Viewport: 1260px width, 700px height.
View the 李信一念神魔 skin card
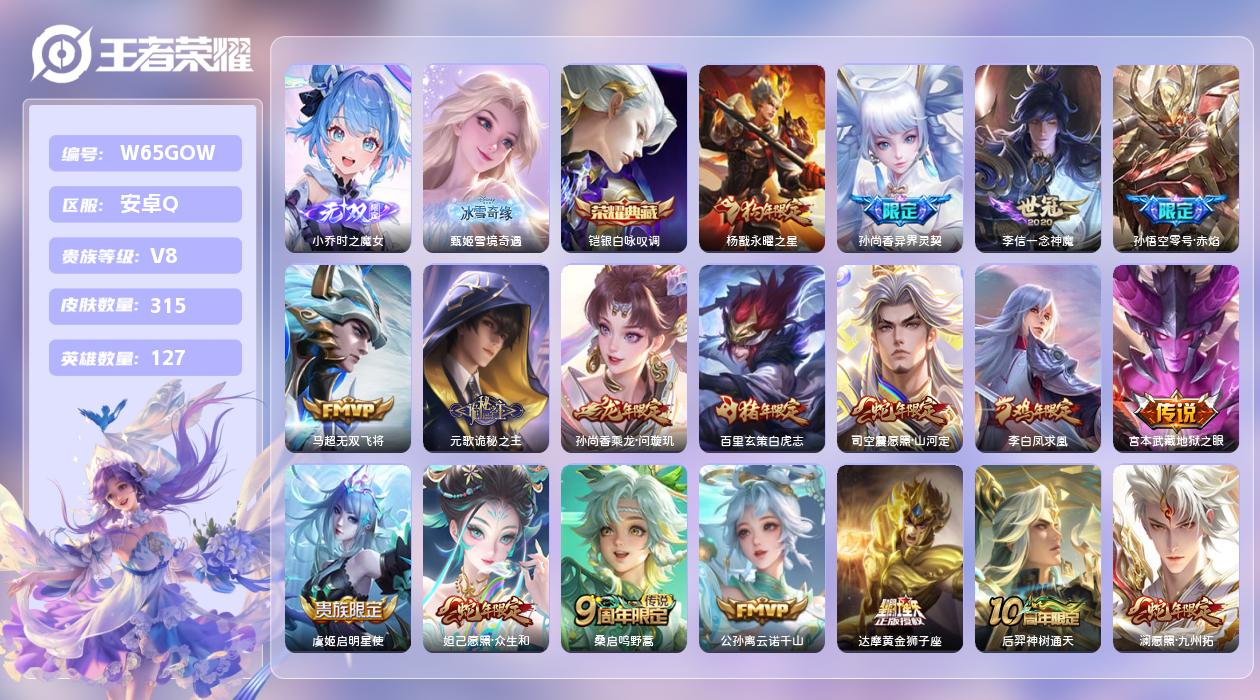click(x=1038, y=158)
